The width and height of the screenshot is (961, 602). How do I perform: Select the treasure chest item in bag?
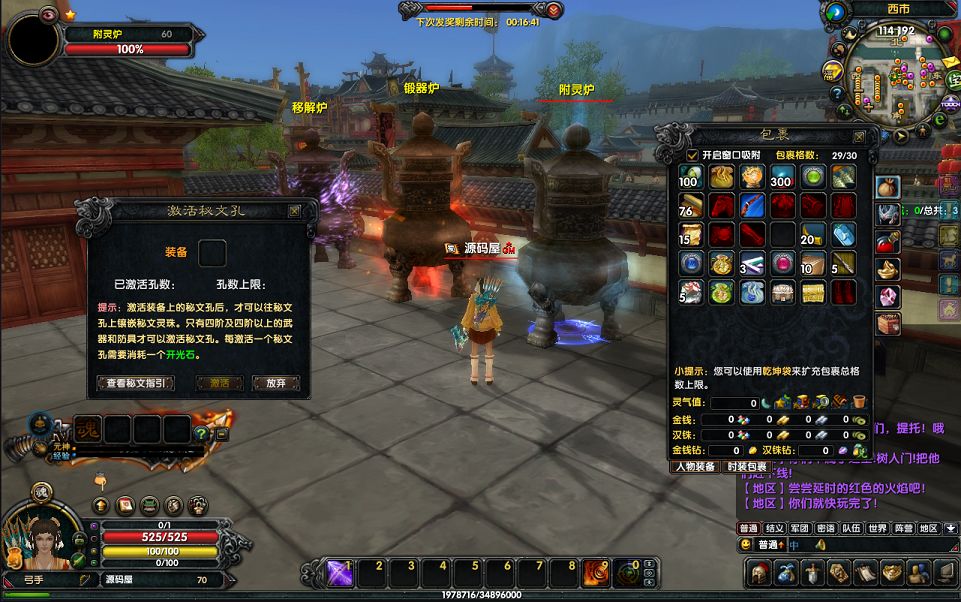coord(813,292)
